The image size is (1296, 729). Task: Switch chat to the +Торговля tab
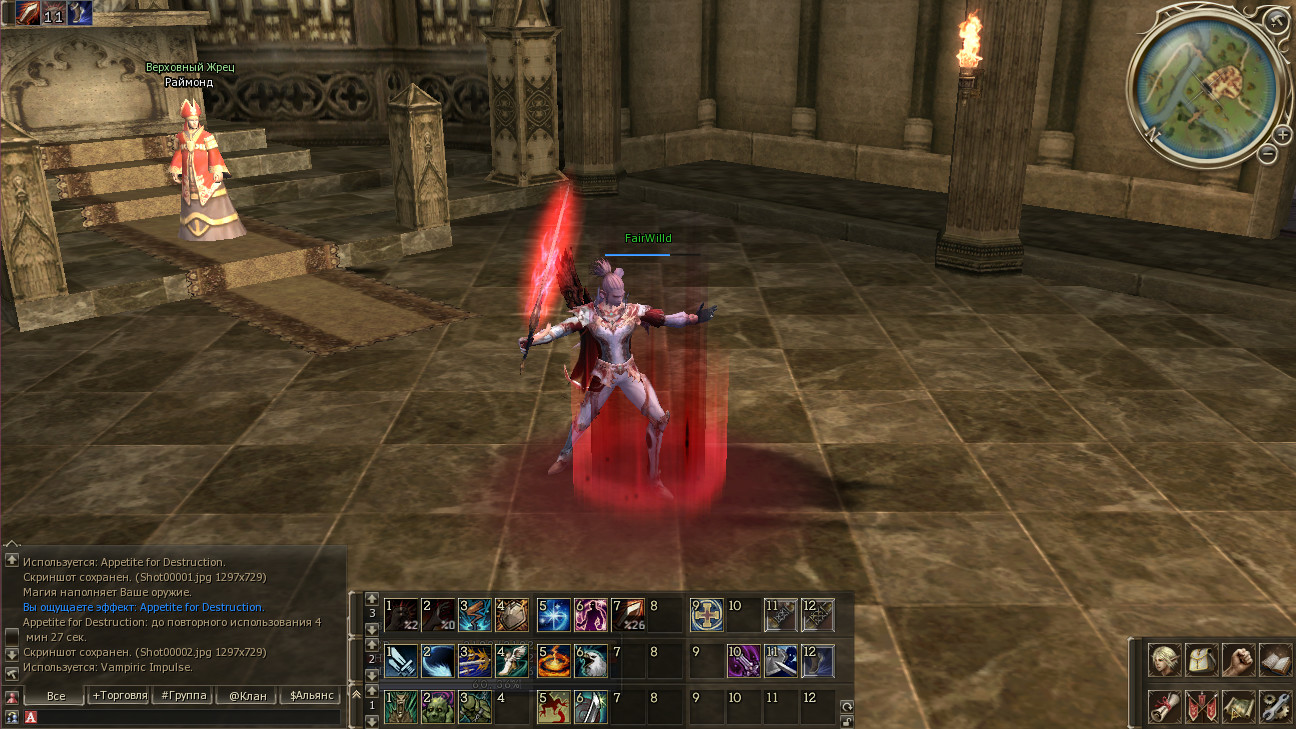point(119,695)
